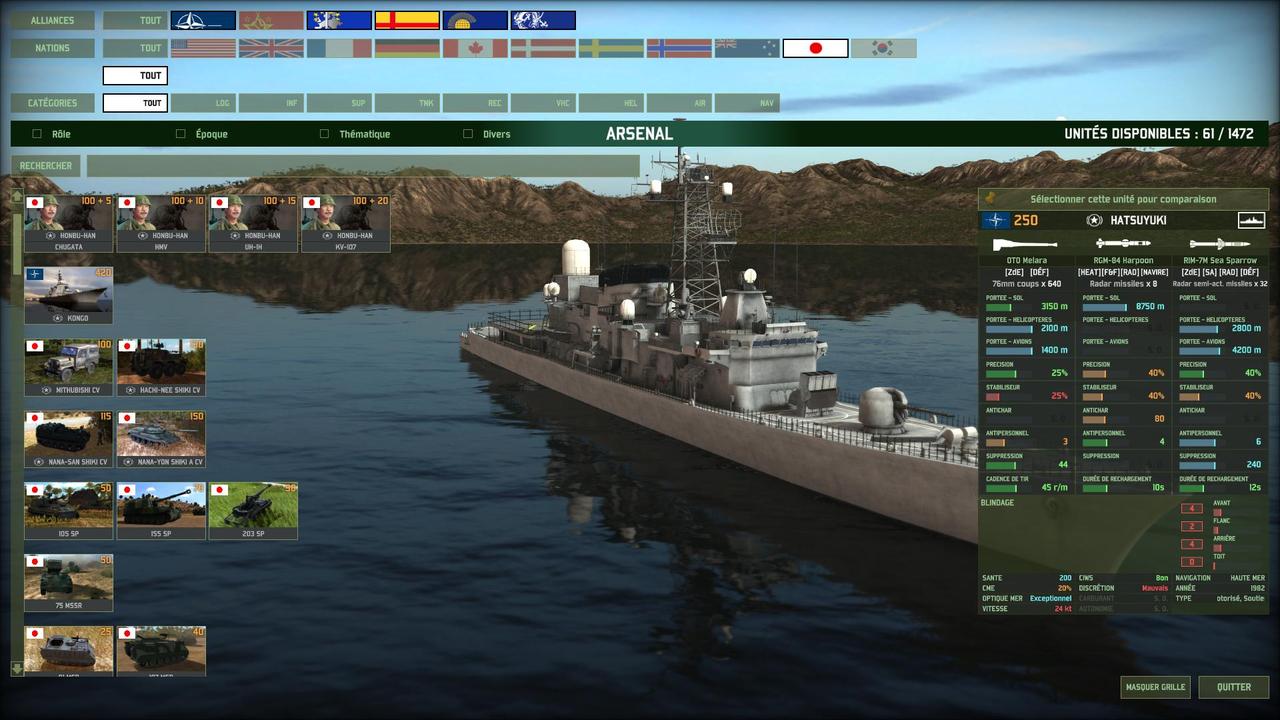
Task: Toggle the Rôle filter checkbox
Action: click(37, 134)
